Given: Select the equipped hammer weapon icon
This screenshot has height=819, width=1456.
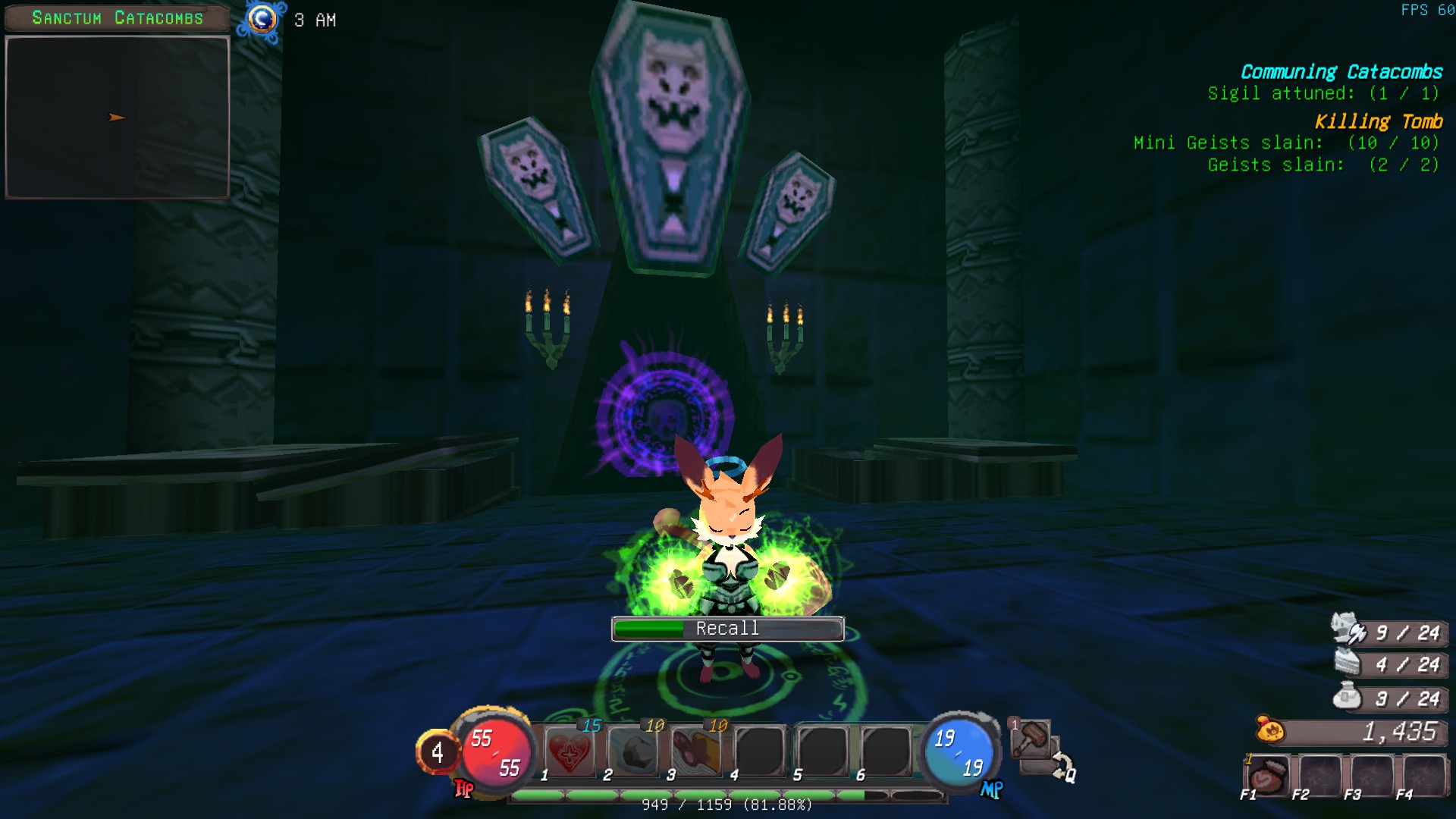Looking at the screenshot, I should click(1031, 737).
